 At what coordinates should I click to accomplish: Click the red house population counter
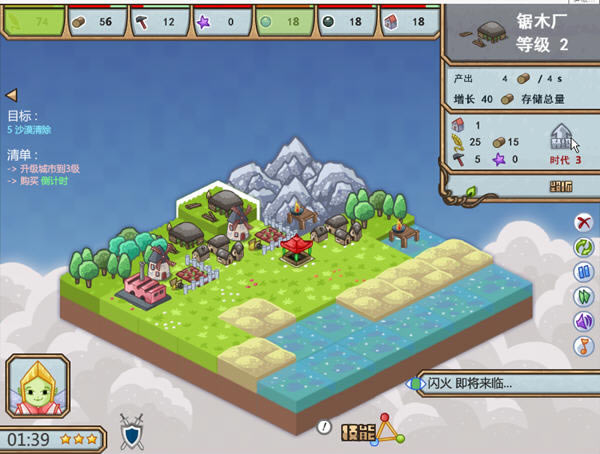pyautogui.click(x=405, y=20)
